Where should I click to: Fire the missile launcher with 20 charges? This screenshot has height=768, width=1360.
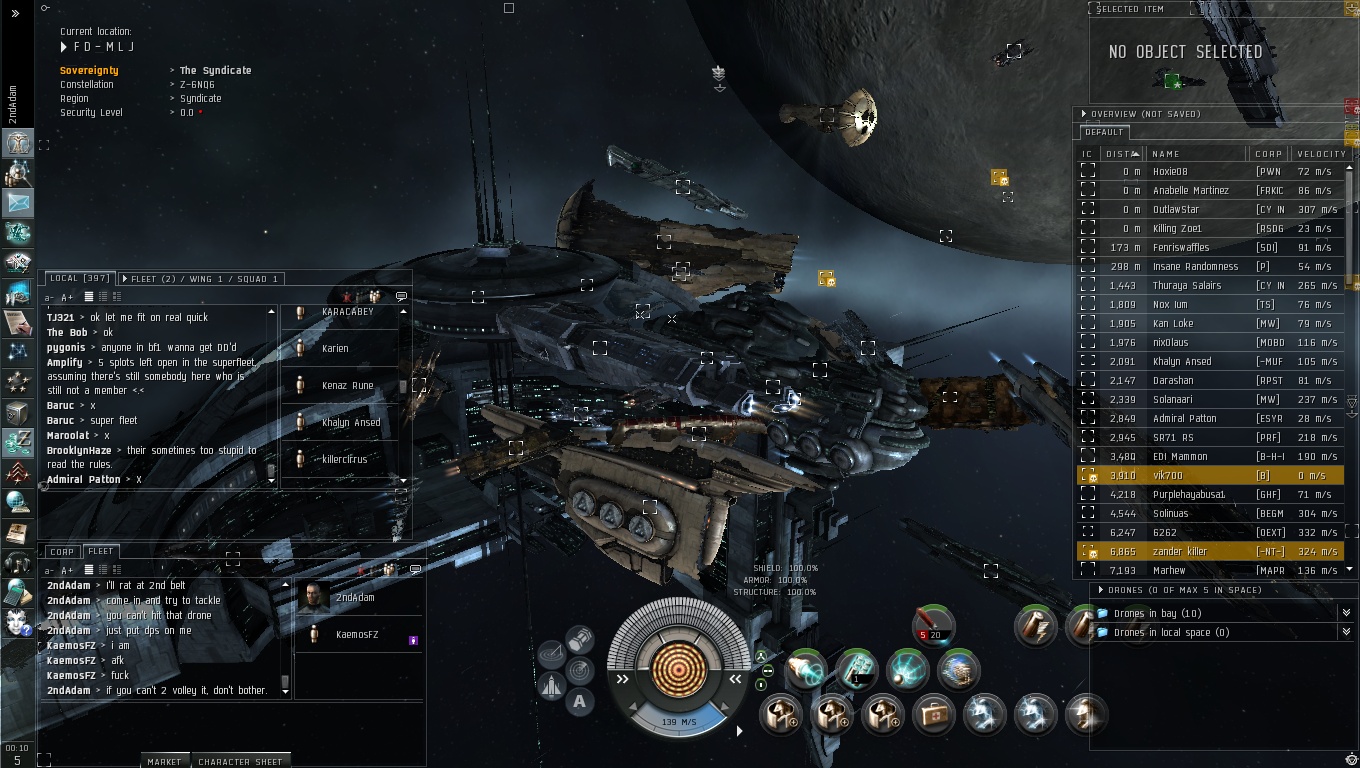(x=933, y=627)
